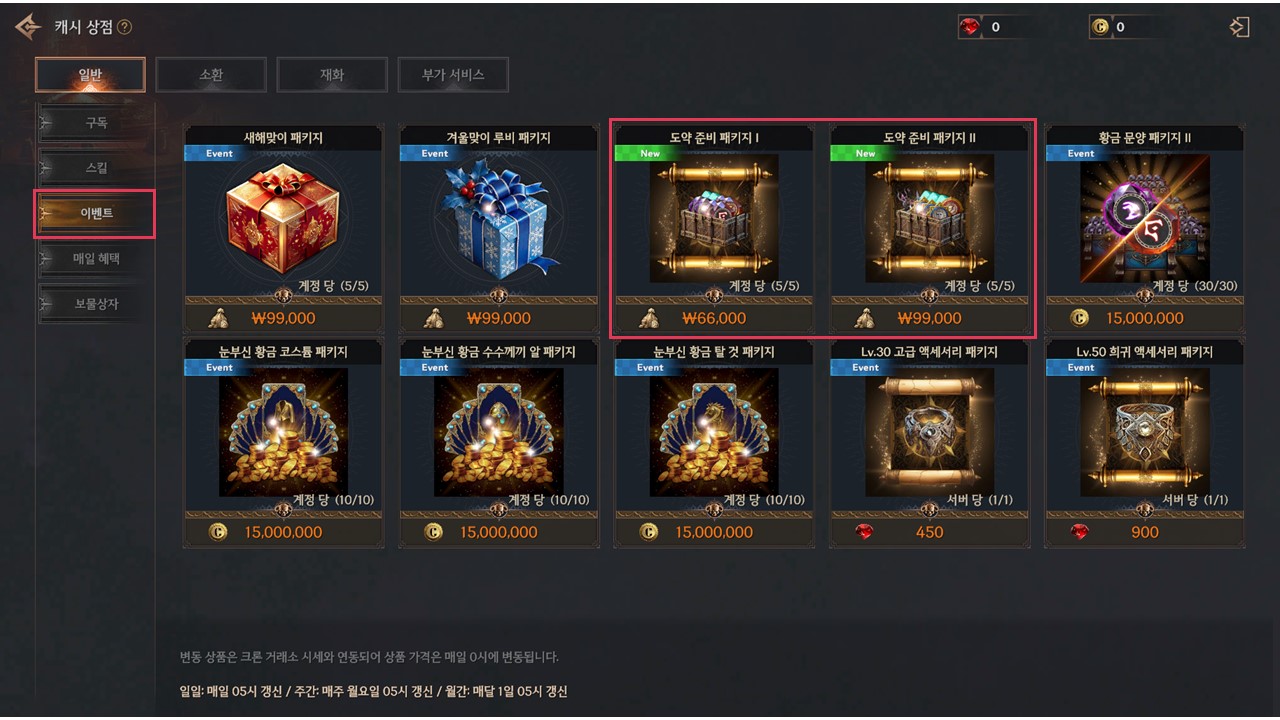This screenshot has width=1280, height=720.
Task: Select the 눈부신 황금 탈 것 패키지
Action: click(714, 433)
